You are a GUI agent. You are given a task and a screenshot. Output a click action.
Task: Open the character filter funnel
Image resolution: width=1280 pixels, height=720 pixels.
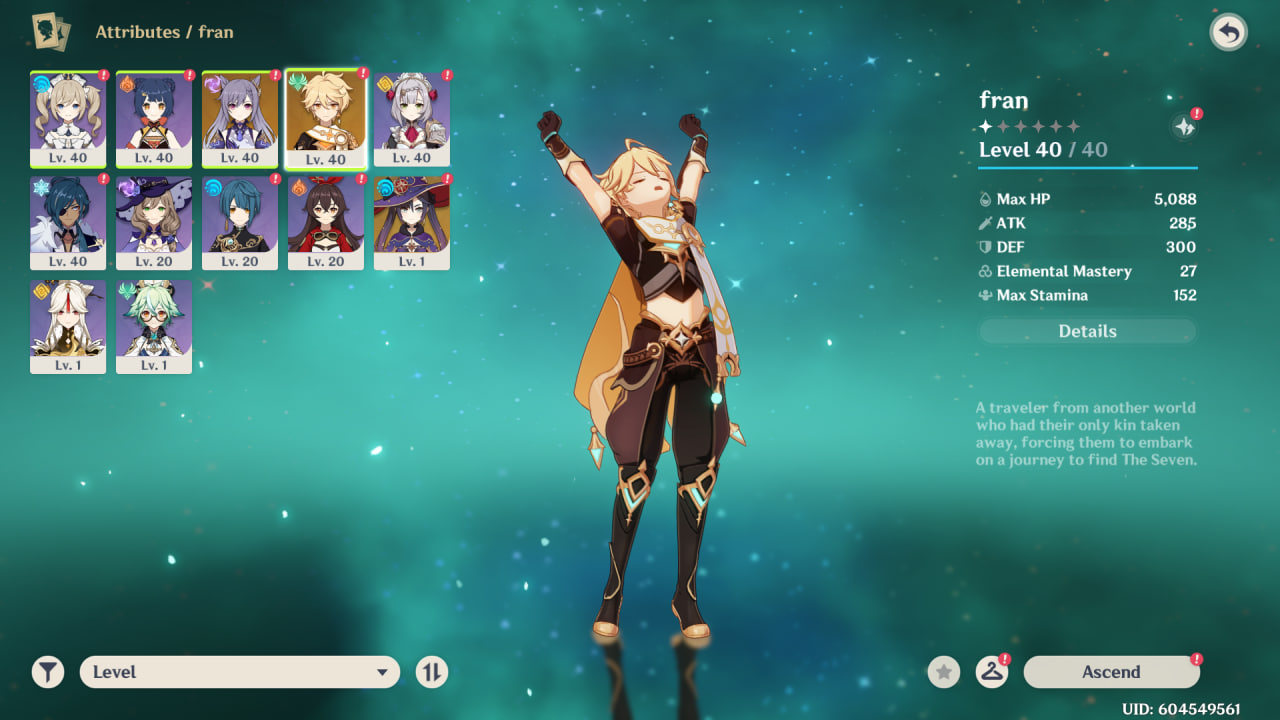point(48,672)
